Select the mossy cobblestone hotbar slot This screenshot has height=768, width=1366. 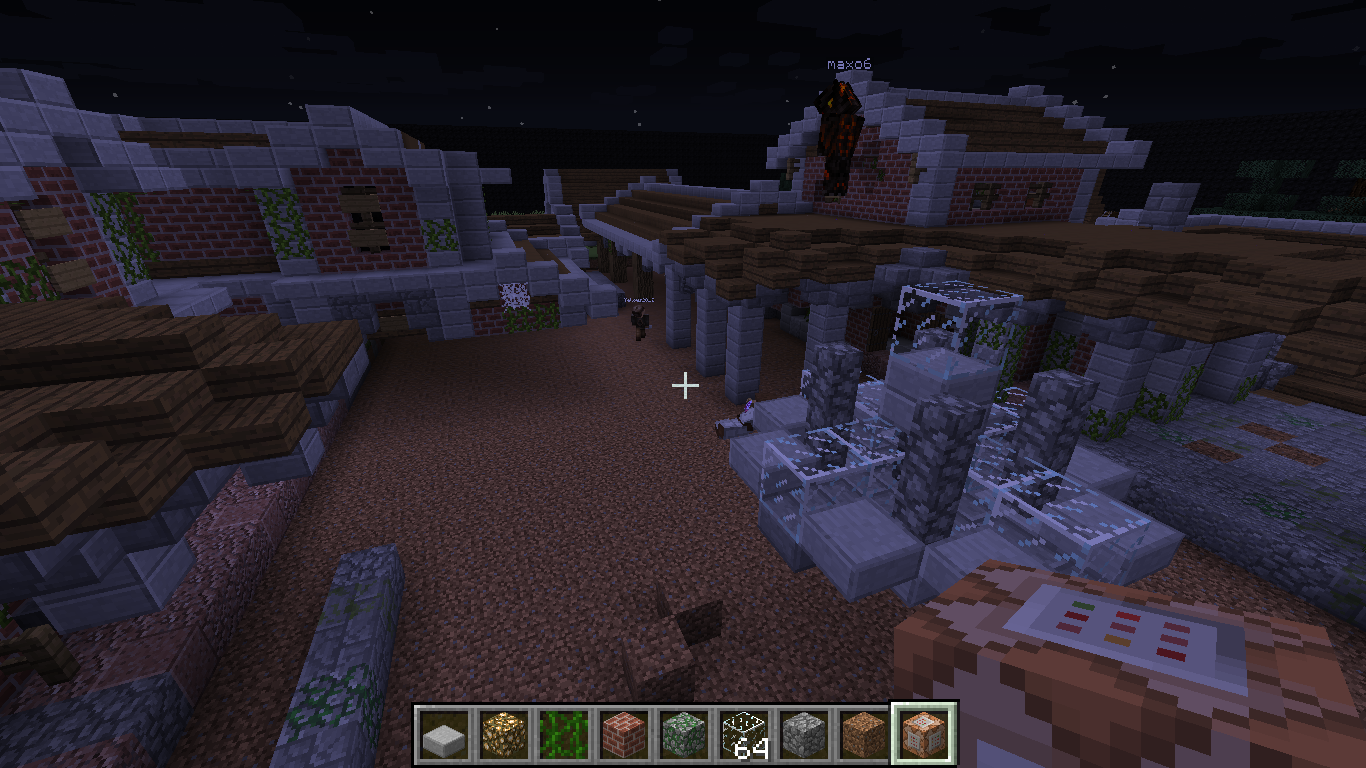[684, 736]
